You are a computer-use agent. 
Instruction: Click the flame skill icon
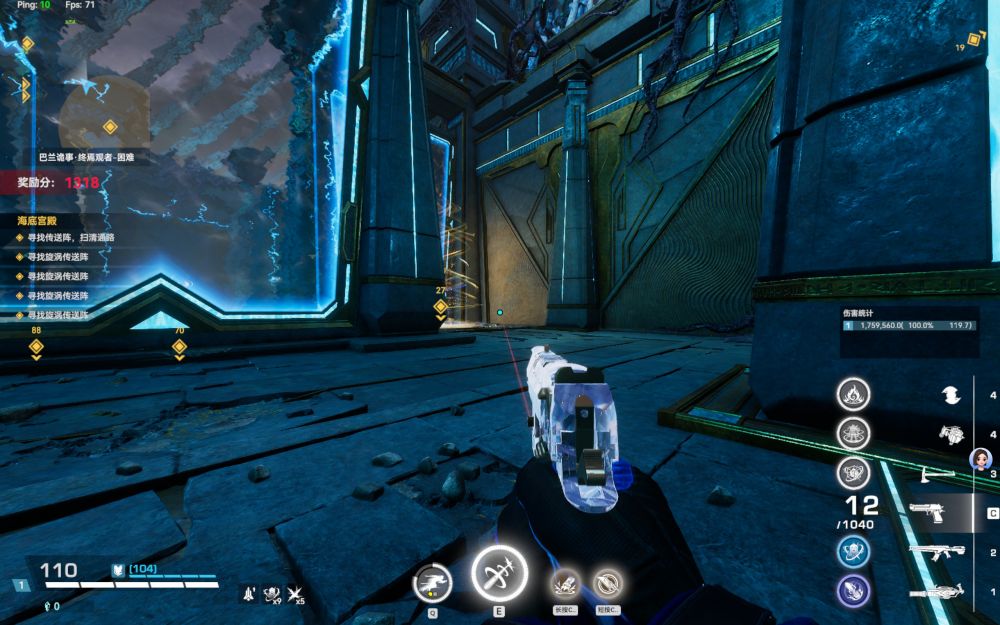[853, 394]
